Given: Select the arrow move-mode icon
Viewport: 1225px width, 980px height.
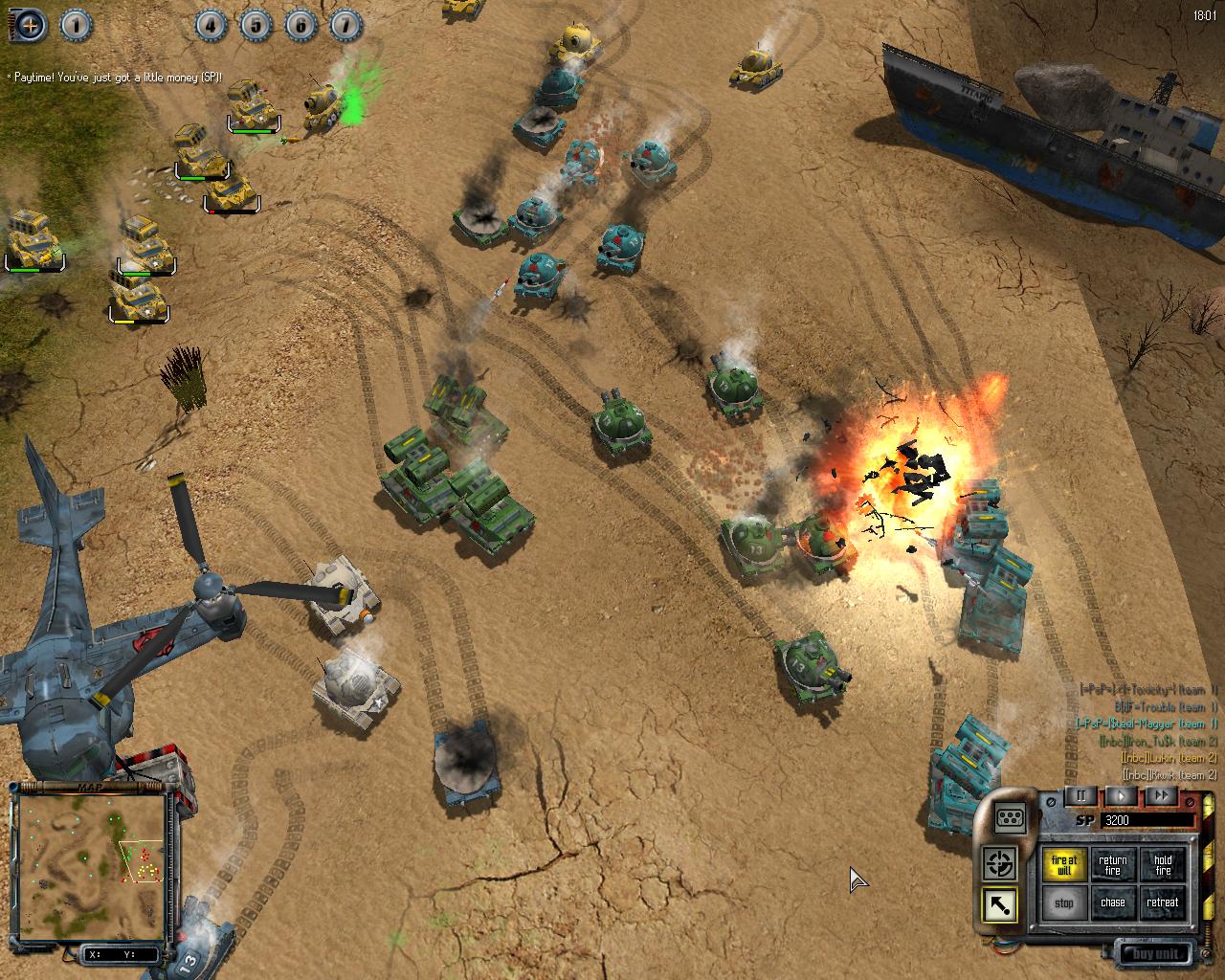Looking at the screenshot, I should point(1000,905).
